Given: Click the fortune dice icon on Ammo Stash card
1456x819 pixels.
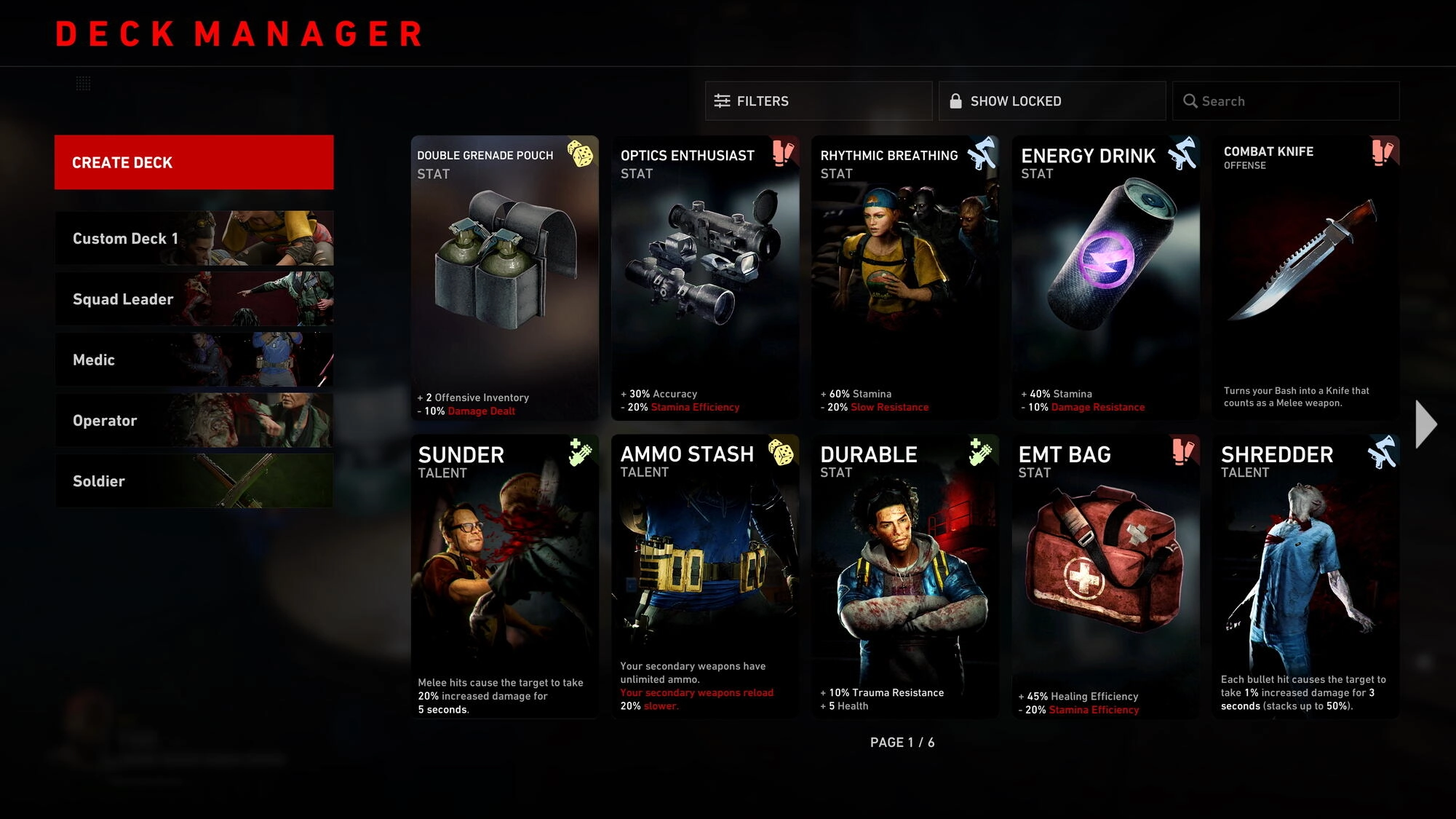Looking at the screenshot, I should [781, 455].
